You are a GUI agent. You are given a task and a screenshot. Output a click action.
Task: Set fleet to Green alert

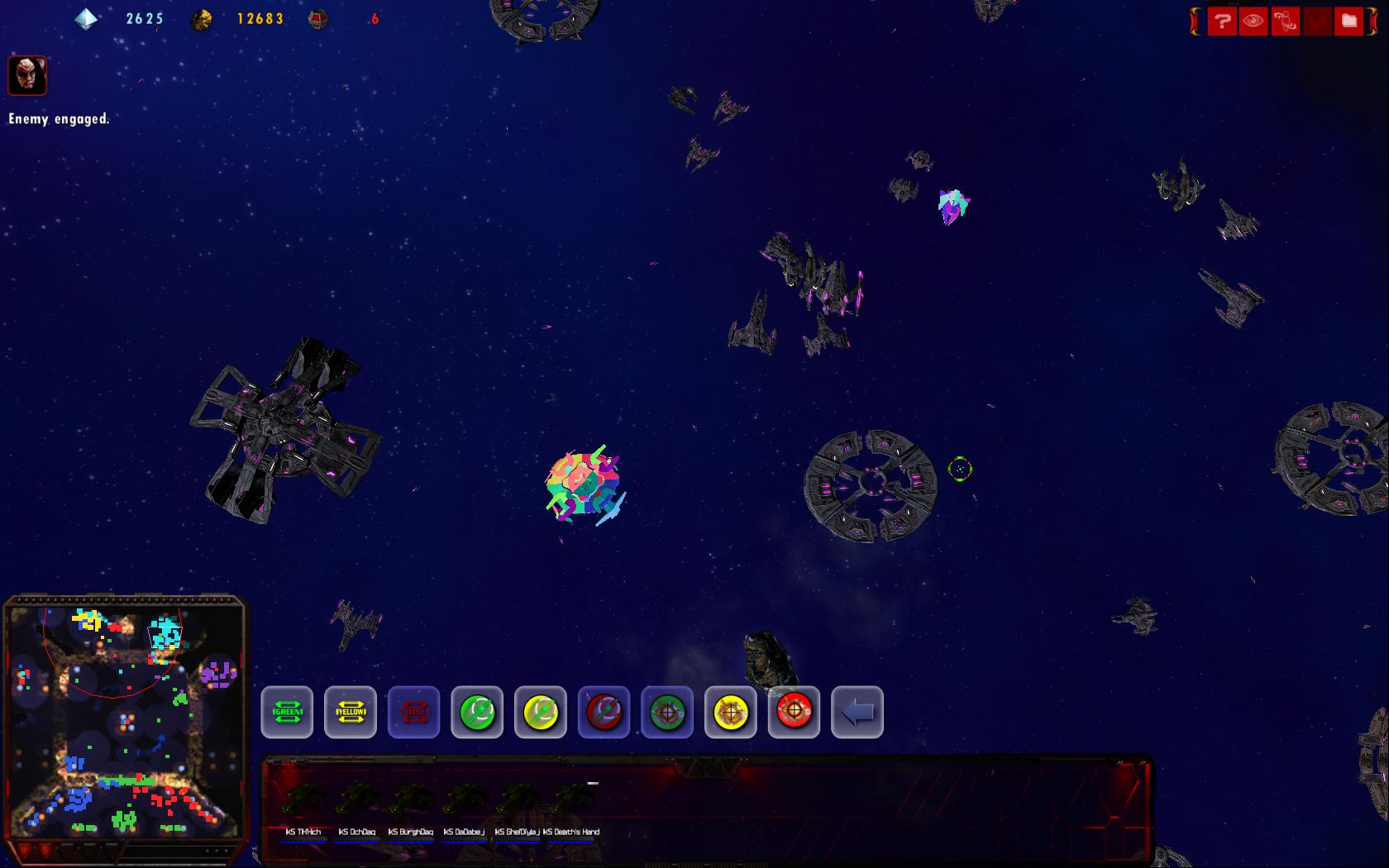(x=287, y=712)
